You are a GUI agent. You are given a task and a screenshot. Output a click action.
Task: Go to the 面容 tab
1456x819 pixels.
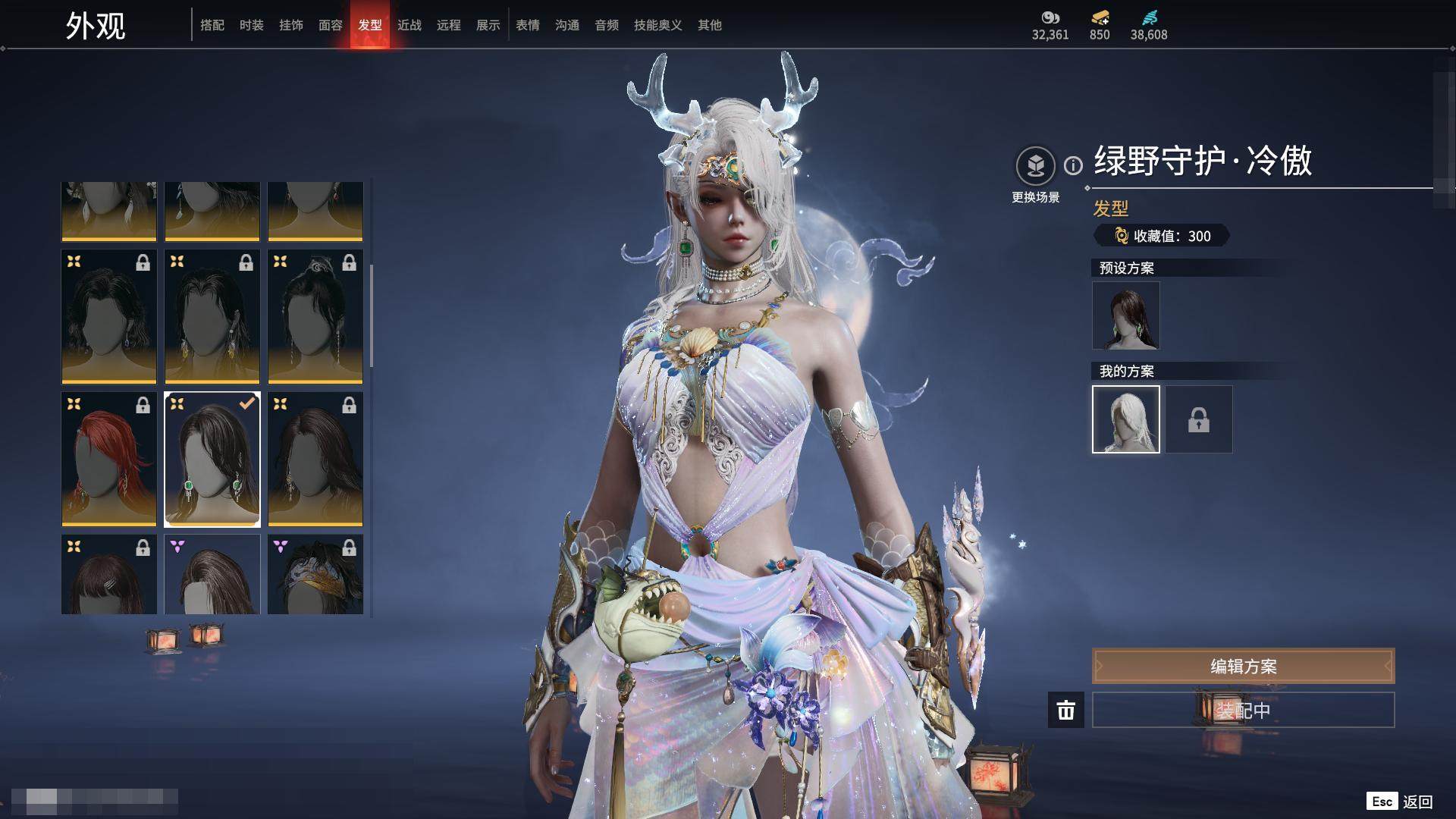pos(331,25)
